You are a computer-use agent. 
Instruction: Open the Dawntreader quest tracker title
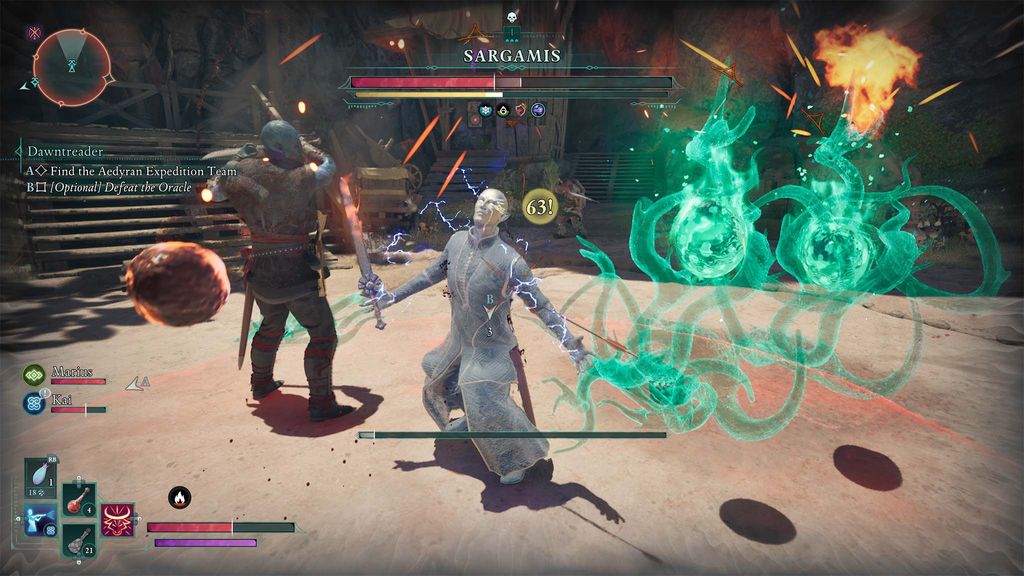pyautogui.click(x=64, y=152)
